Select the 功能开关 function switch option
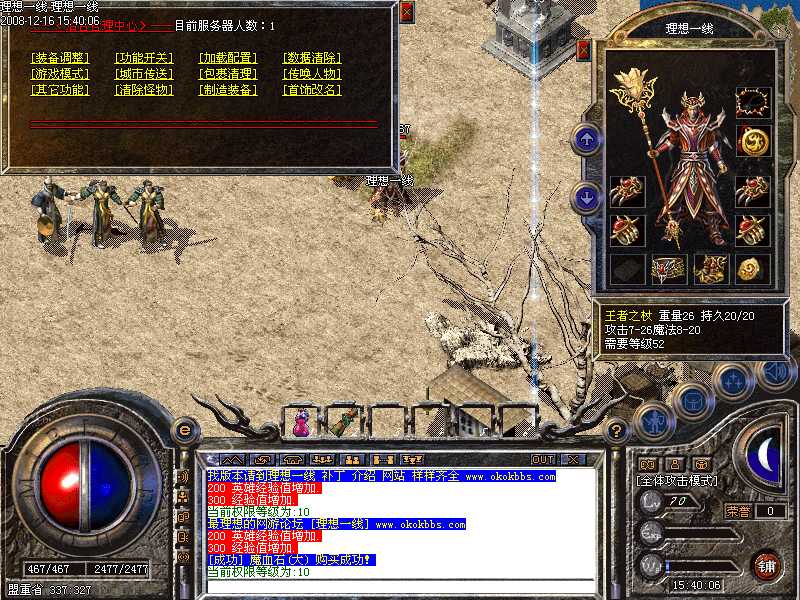 tap(144, 58)
